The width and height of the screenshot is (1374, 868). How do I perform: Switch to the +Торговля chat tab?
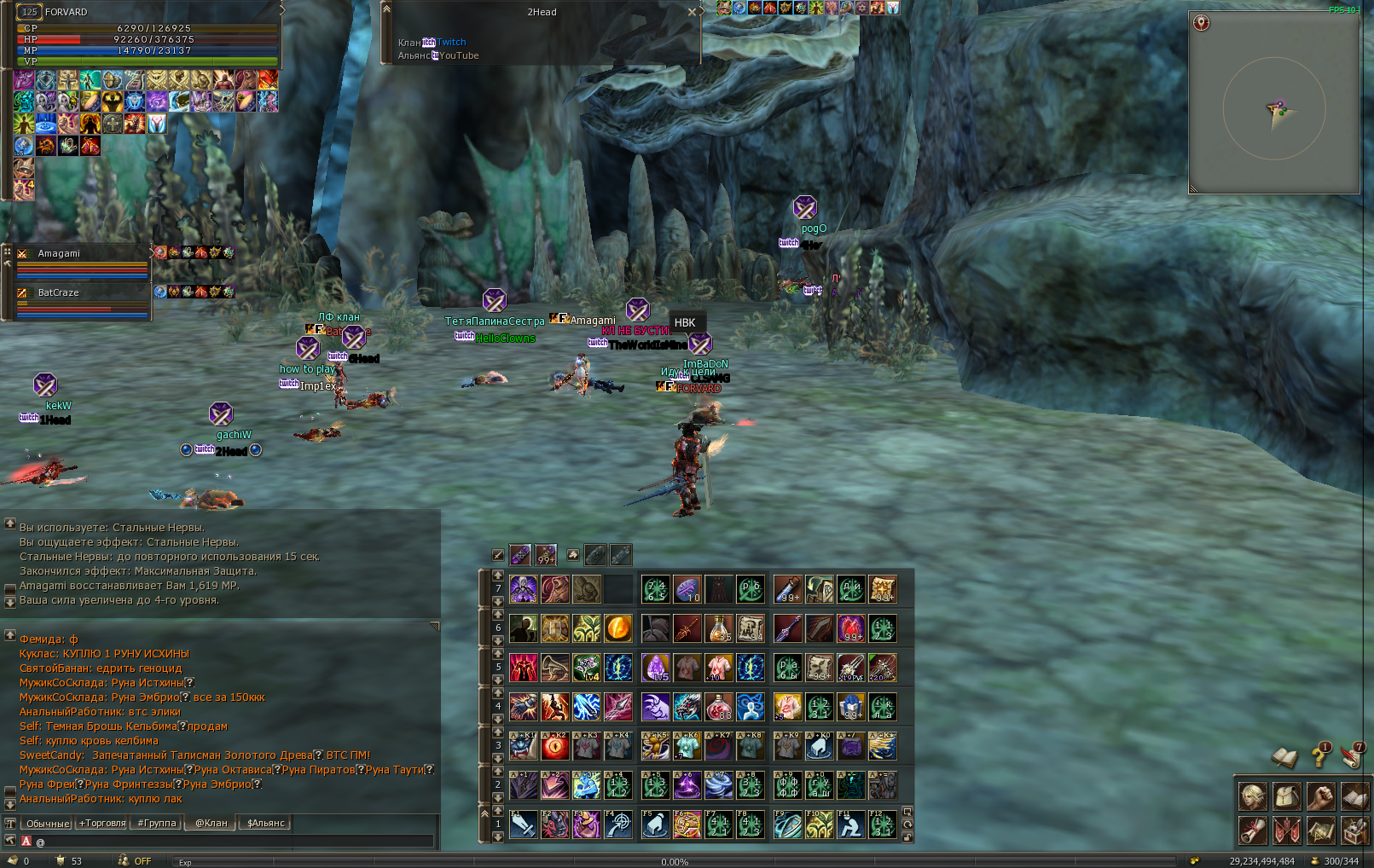point(102,823)
